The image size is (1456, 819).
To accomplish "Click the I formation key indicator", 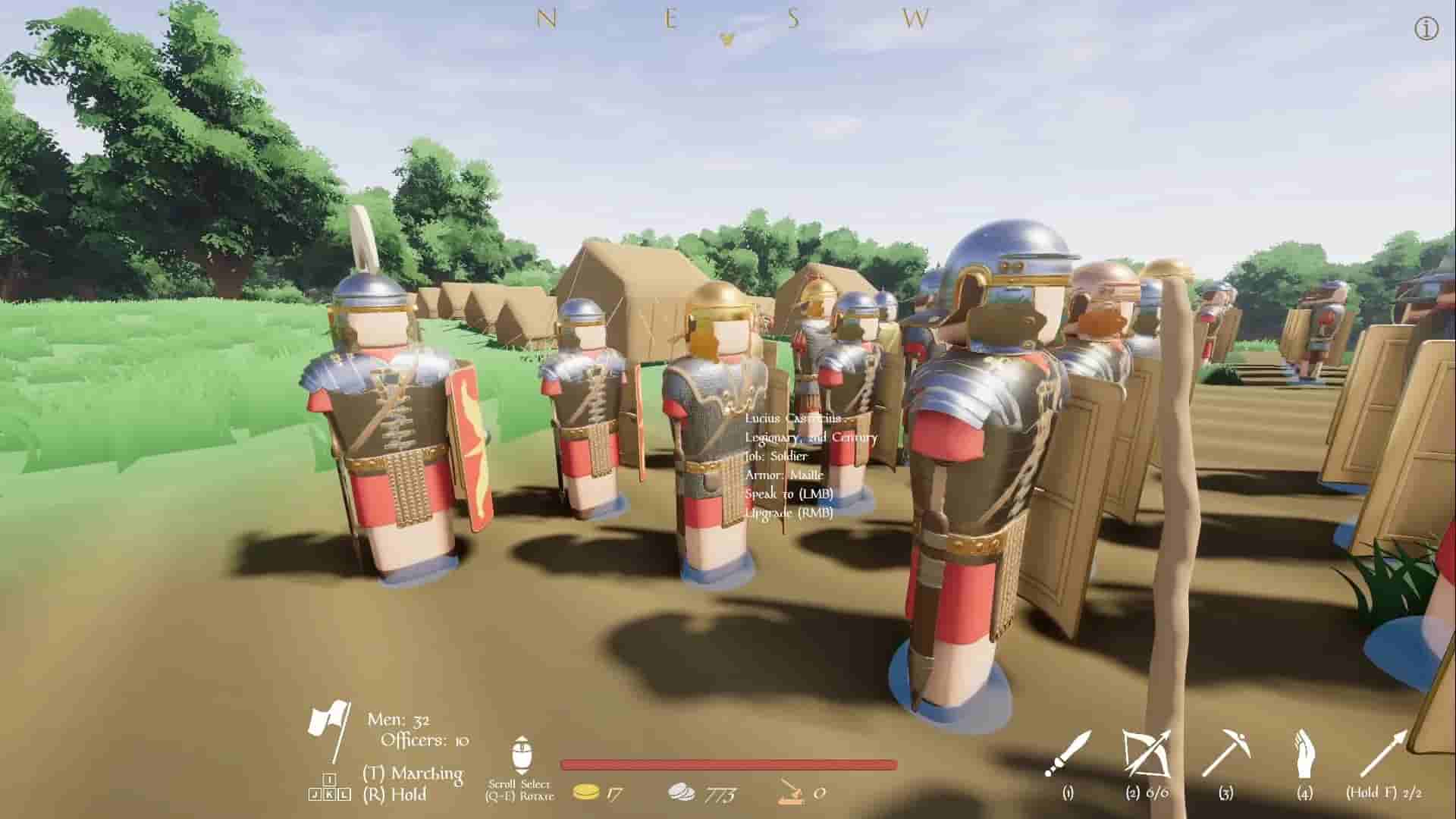I will click(x=330, y=779).
